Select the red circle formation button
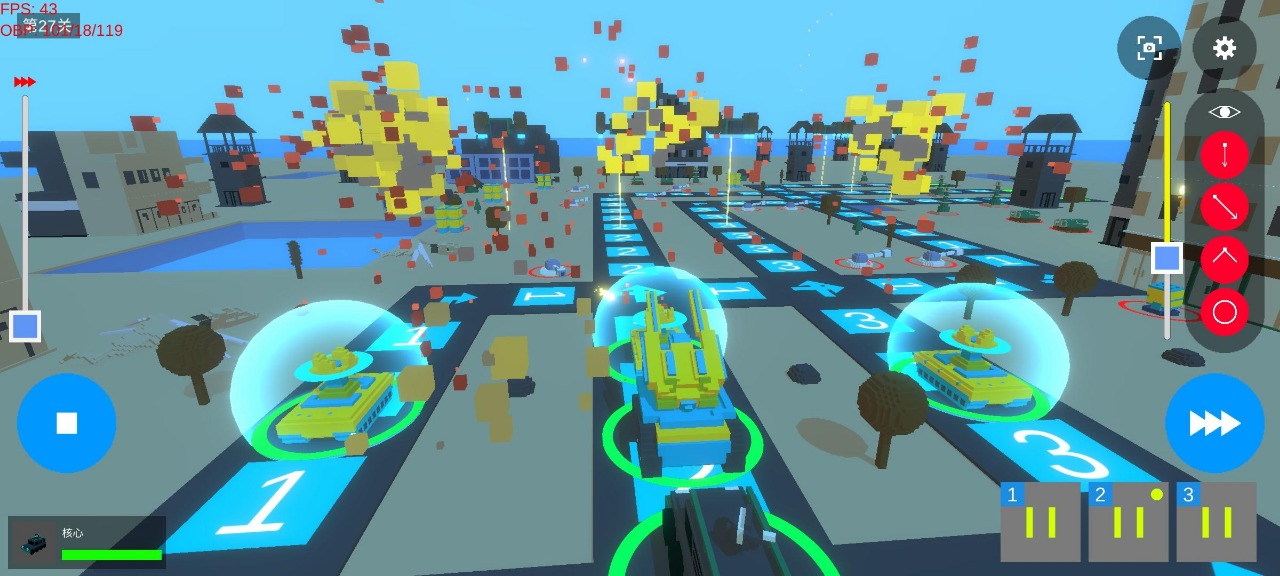Screen dimensions: 1280x576 (x=1224, y=312)
